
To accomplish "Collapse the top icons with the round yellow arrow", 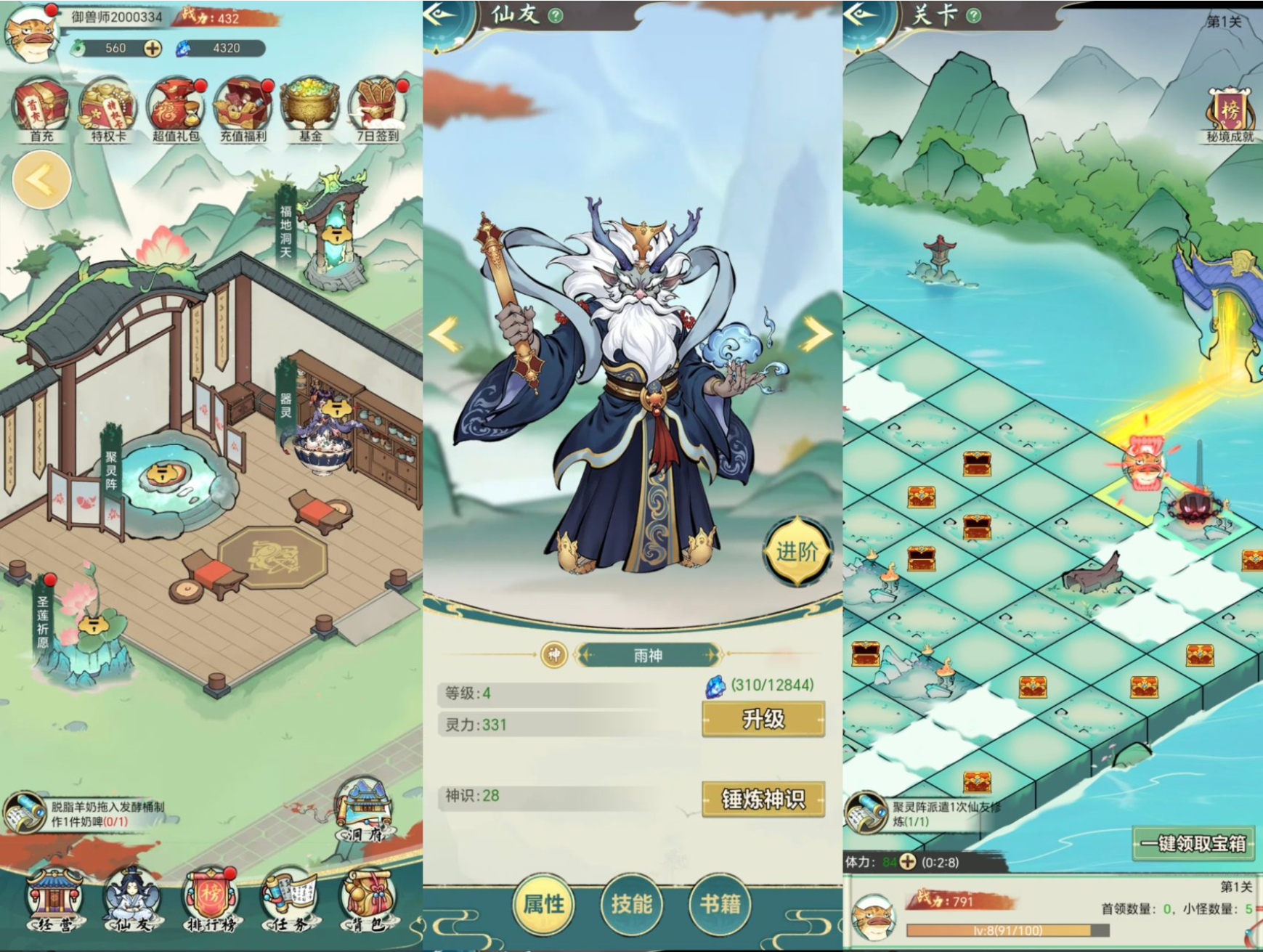I will tap(41, 180).
